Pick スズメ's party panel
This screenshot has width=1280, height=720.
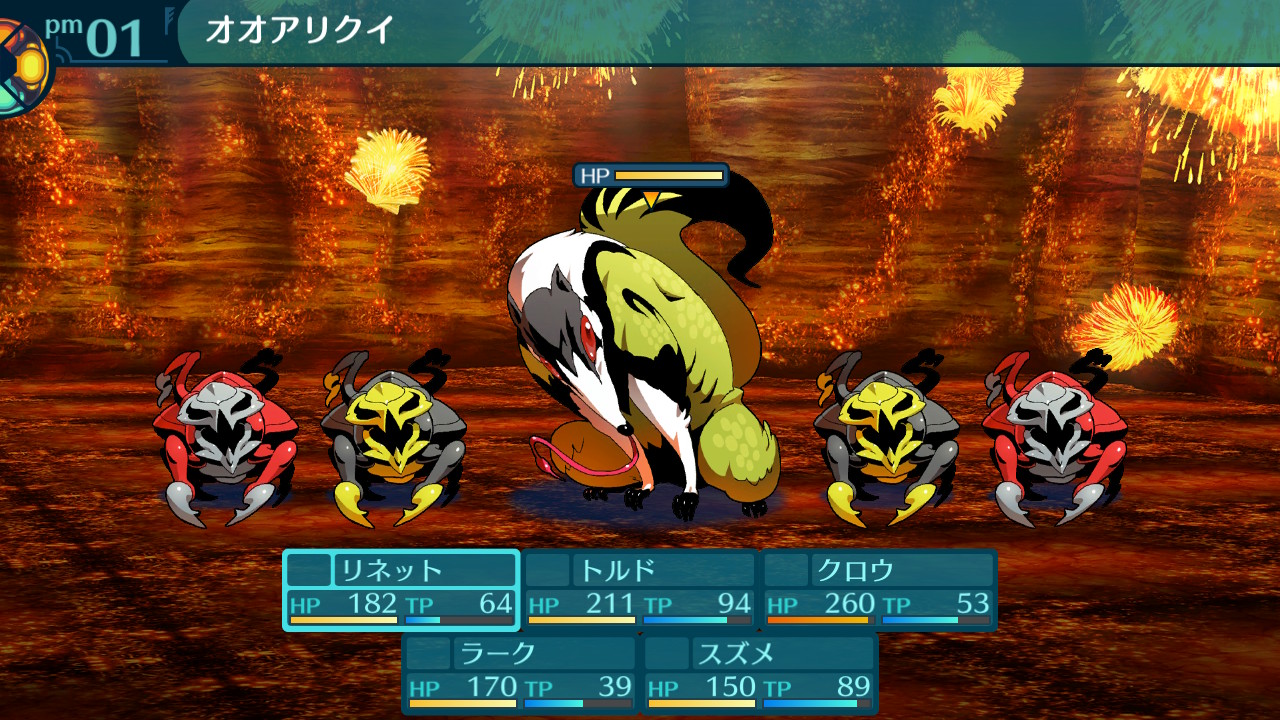click(760, 674)
